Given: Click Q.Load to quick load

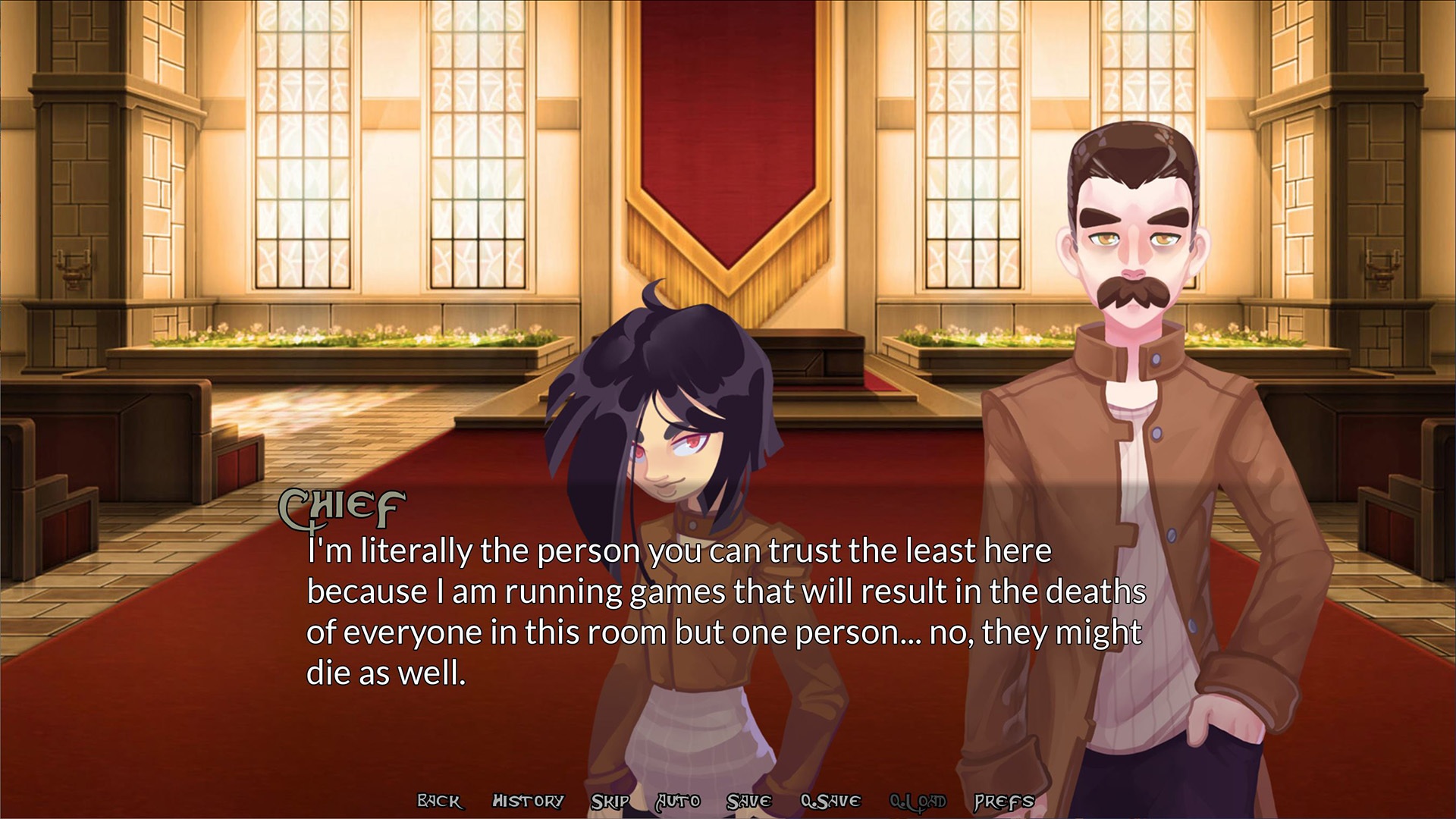Looking at the screenshot, I should [x=918, y=801].
